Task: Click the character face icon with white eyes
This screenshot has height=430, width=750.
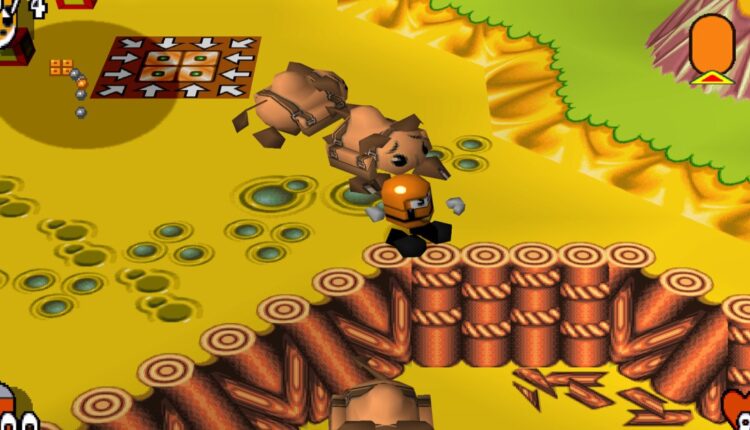Action: 15,414
